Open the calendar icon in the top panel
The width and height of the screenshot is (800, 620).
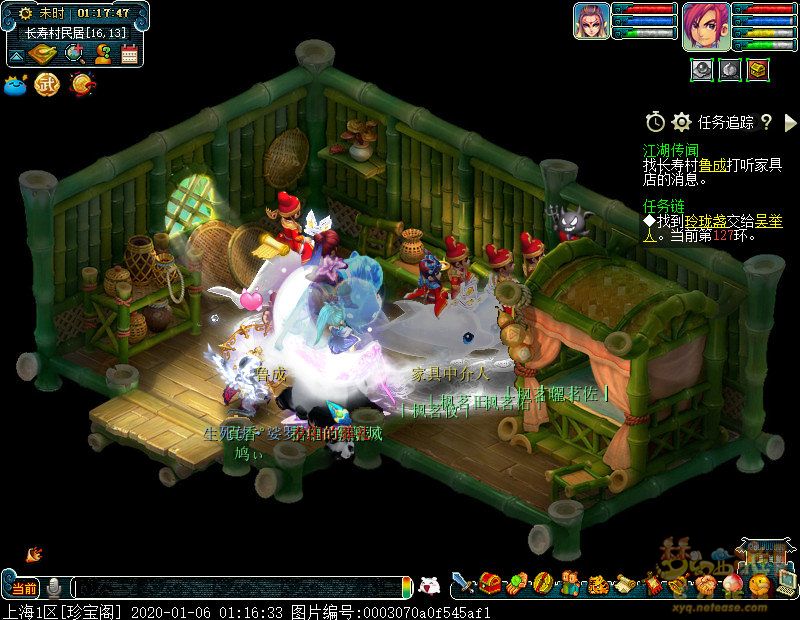coord(129,54)
